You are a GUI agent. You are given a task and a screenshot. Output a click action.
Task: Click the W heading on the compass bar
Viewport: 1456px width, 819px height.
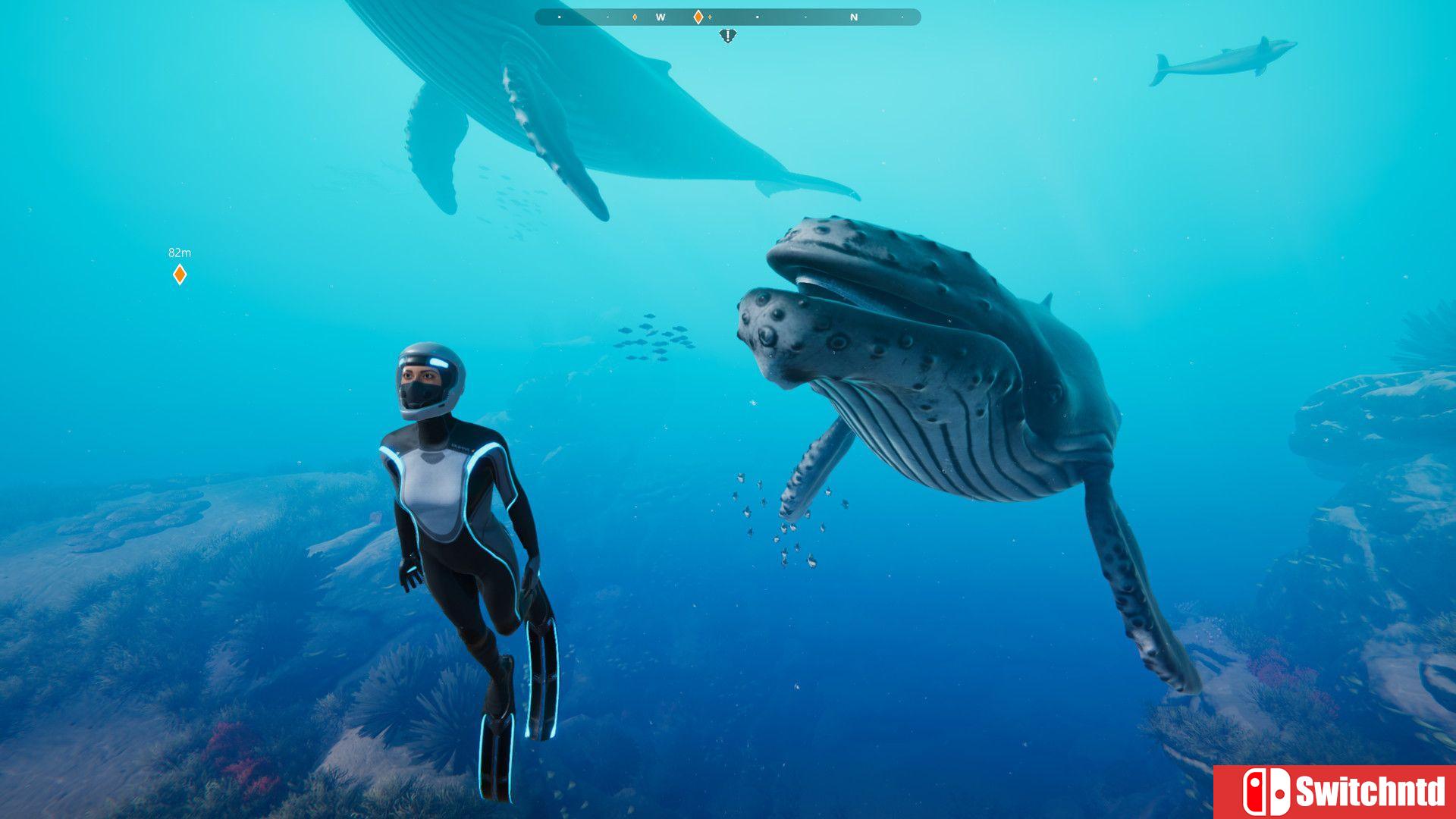(661, 17)
